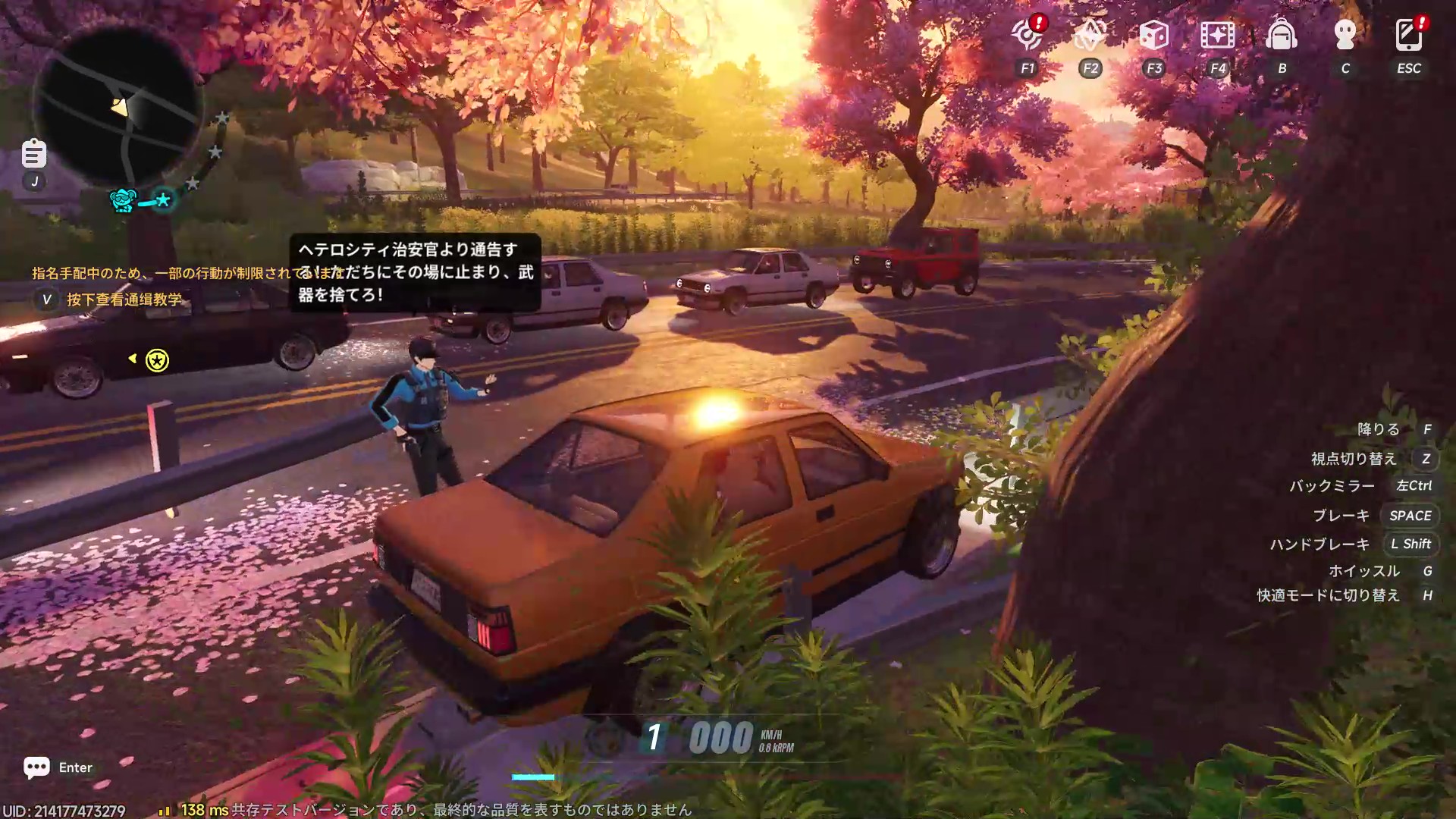Open the diamond emblem menu

click(x=1090, y=35)
